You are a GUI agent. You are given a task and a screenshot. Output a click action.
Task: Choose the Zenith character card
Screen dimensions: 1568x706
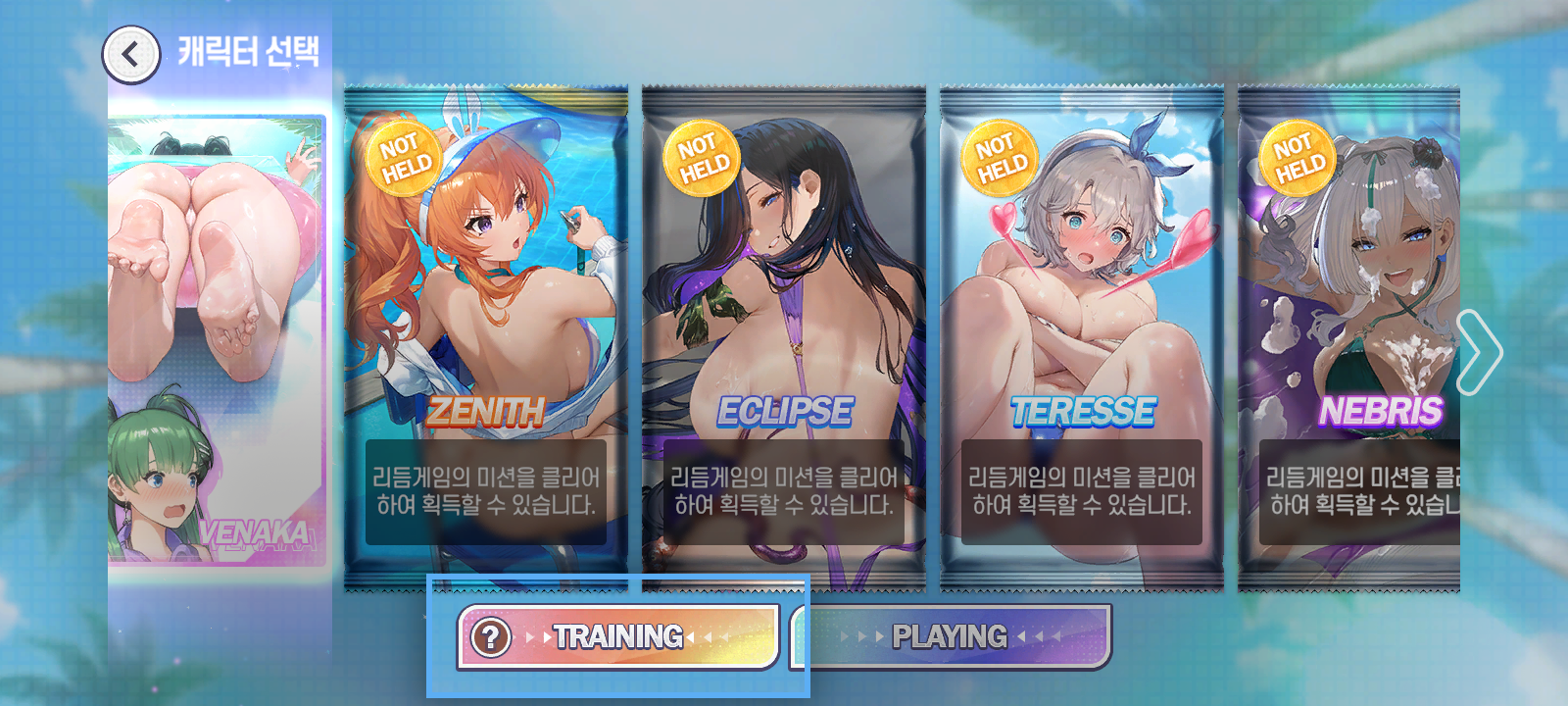[x=486, y=338]
